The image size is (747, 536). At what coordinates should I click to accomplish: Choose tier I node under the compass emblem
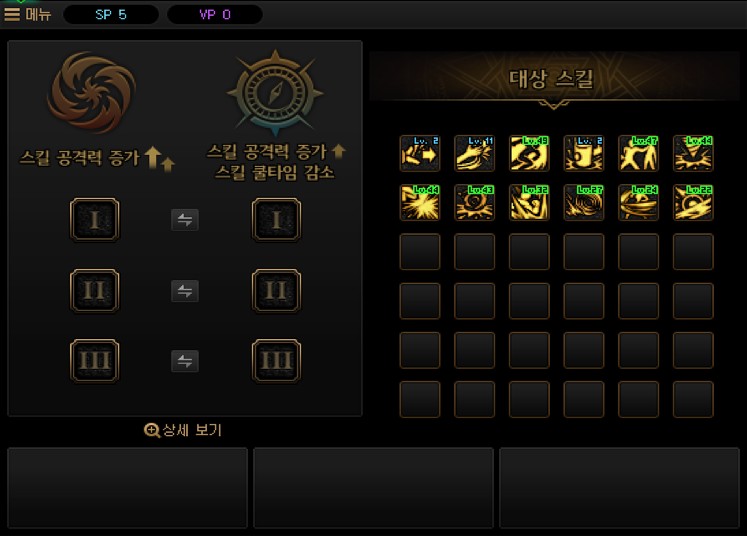coord(276,220)
